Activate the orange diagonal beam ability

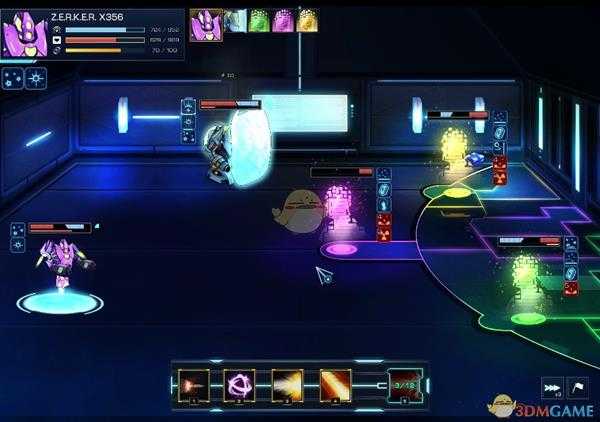(x=334, y=385)
